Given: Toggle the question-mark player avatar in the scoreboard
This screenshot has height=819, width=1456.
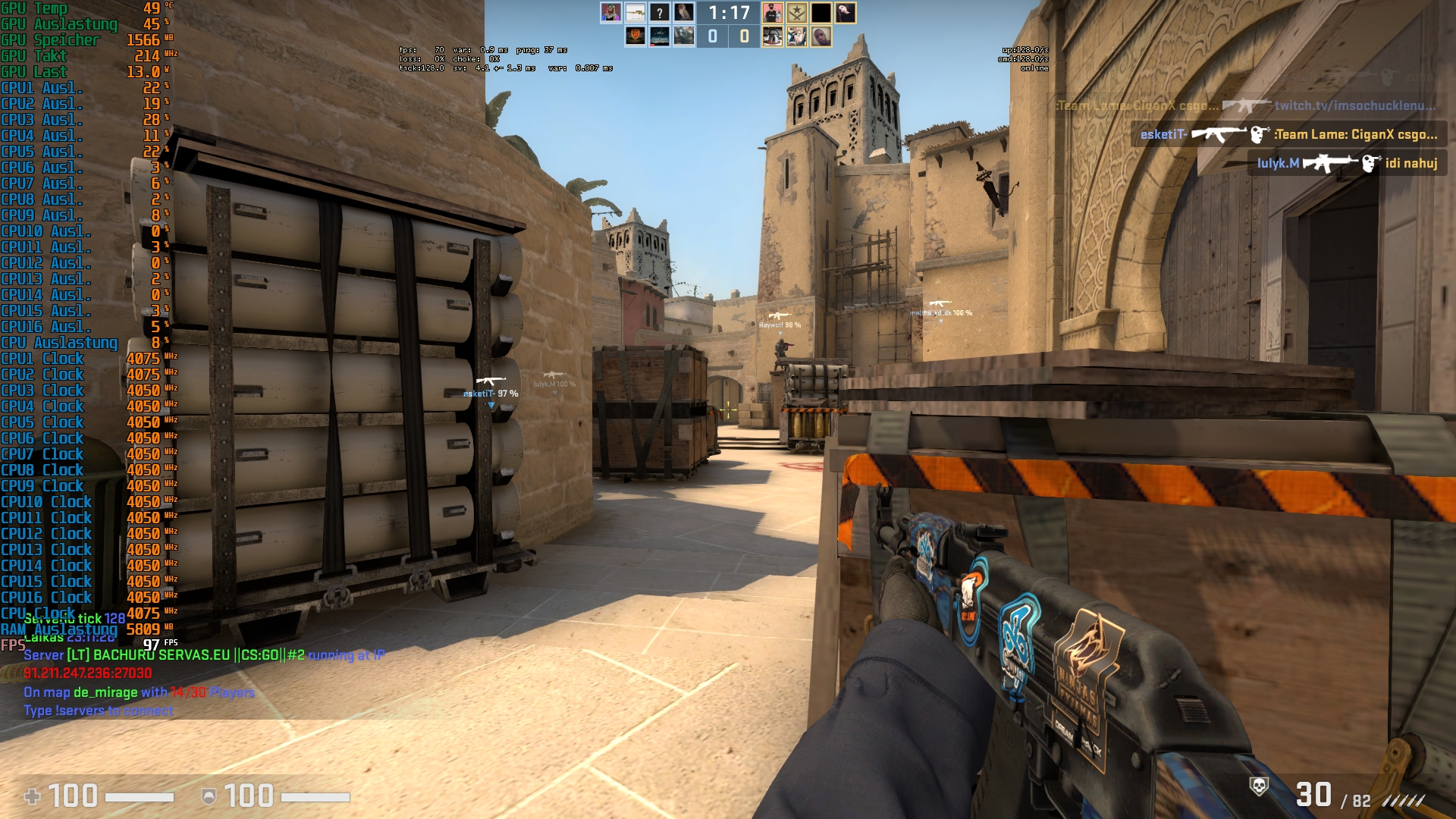Looking at the screenshot, I should 660,13.
